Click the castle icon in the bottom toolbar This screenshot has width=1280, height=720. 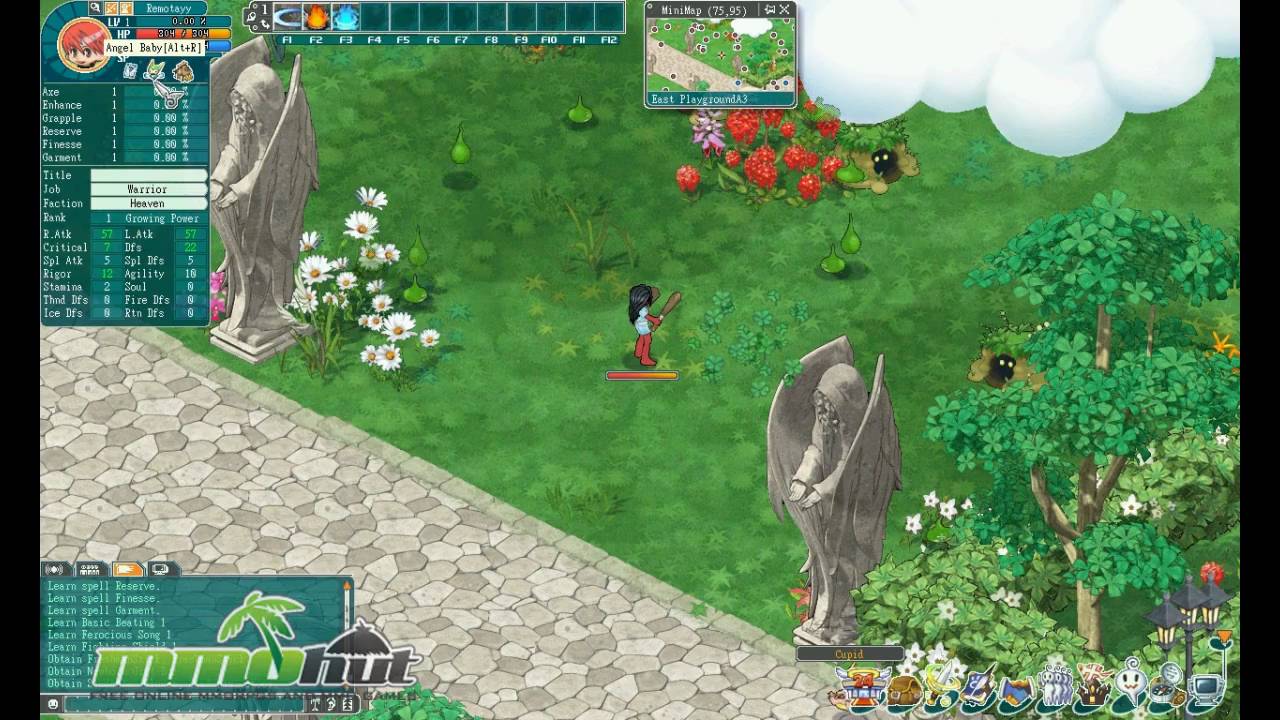coord(1091,690)
